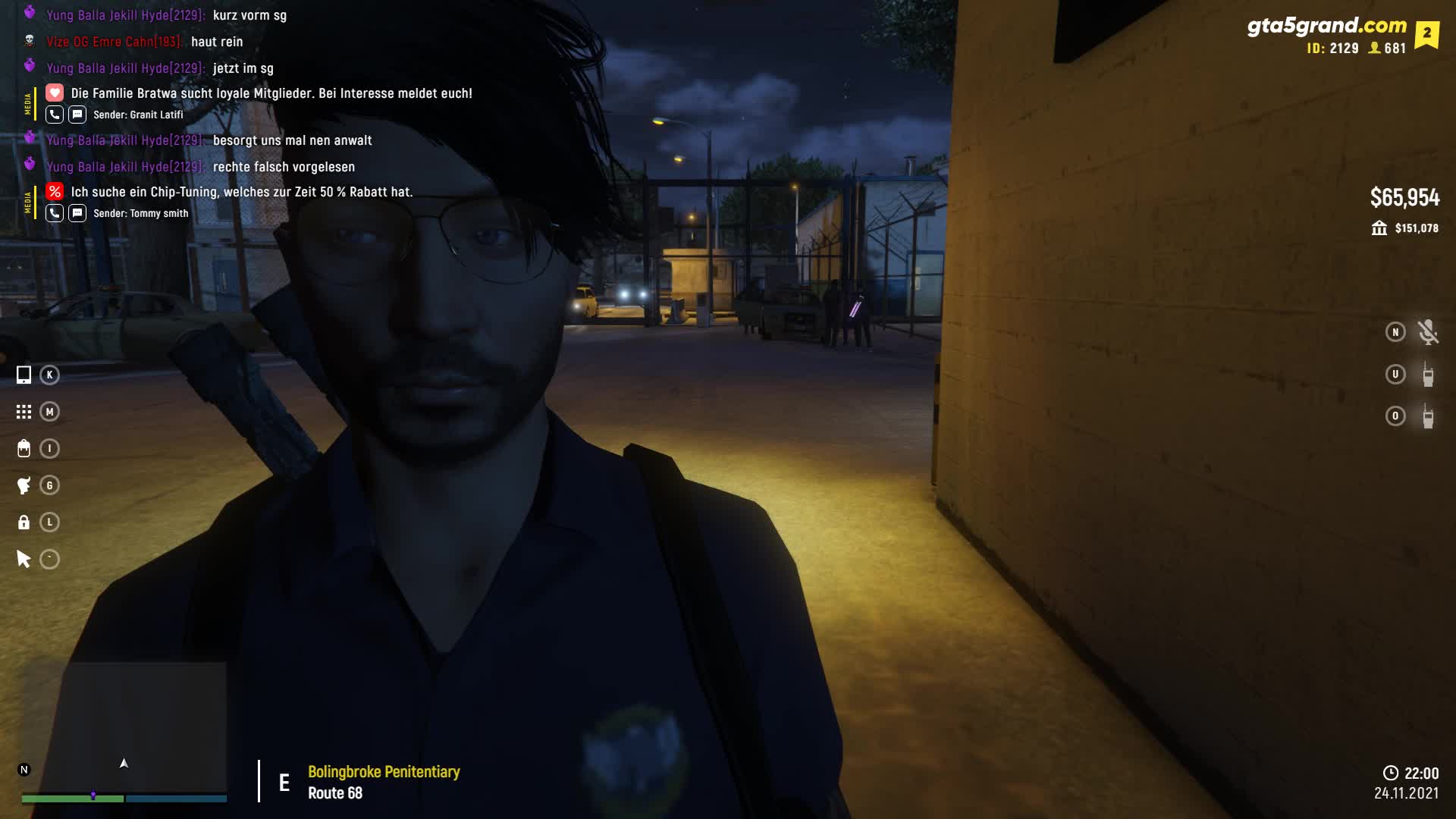Screen dimensions: 1456x819
Task: Call sender Granit Latifi via phone button
Action: 55,115
